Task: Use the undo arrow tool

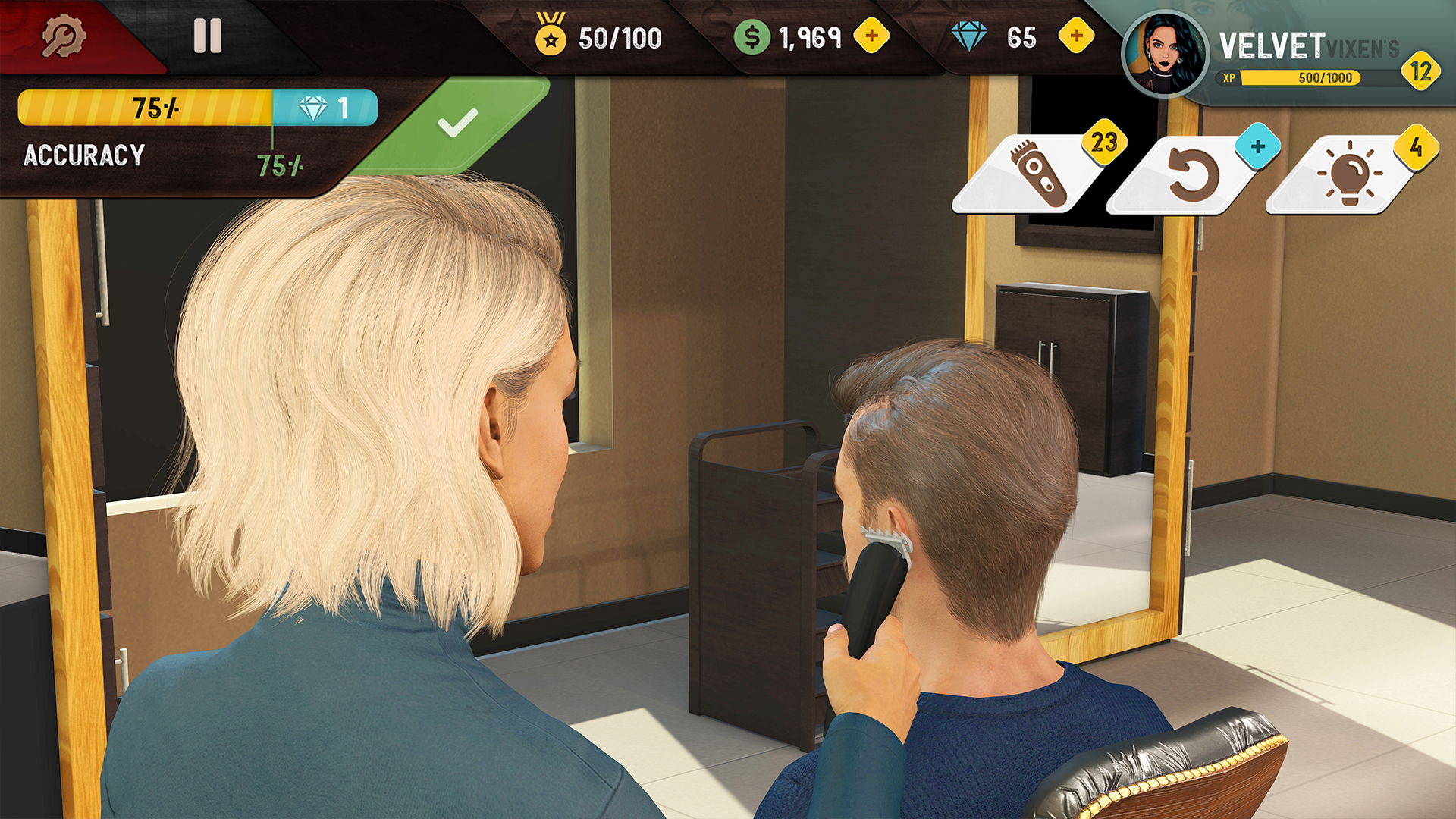Action: 1193,167
